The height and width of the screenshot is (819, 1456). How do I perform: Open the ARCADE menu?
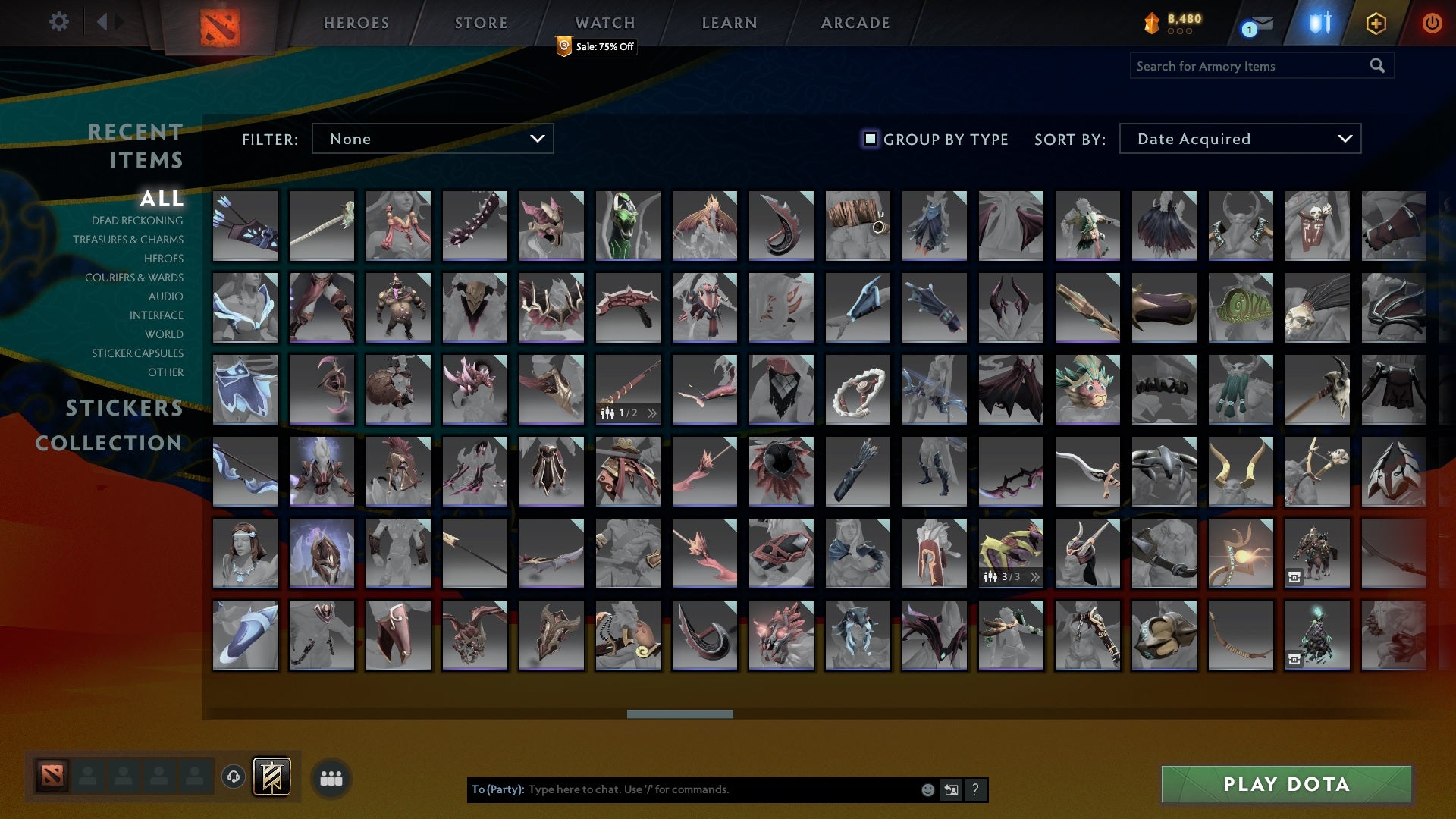(x=854, y=22)
